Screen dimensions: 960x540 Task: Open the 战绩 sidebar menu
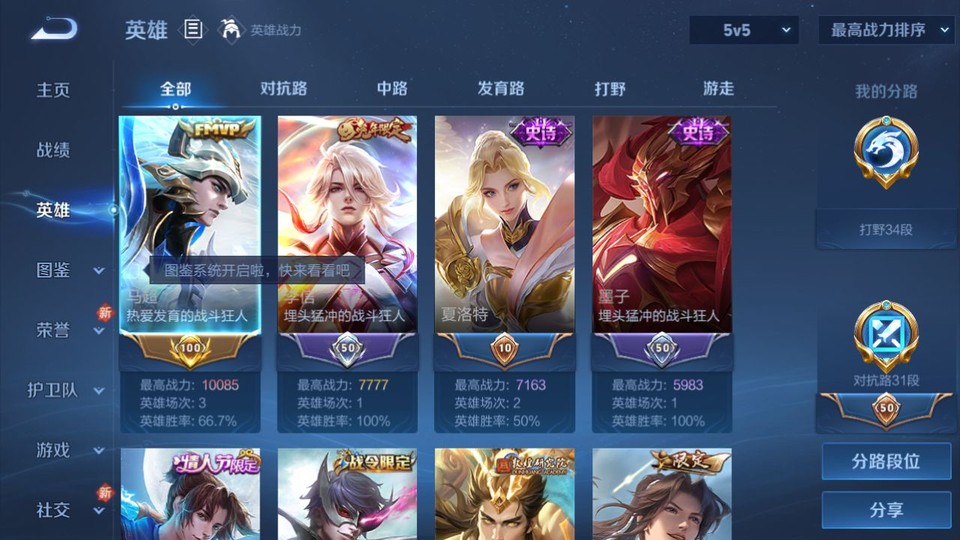tap(54, 150)
